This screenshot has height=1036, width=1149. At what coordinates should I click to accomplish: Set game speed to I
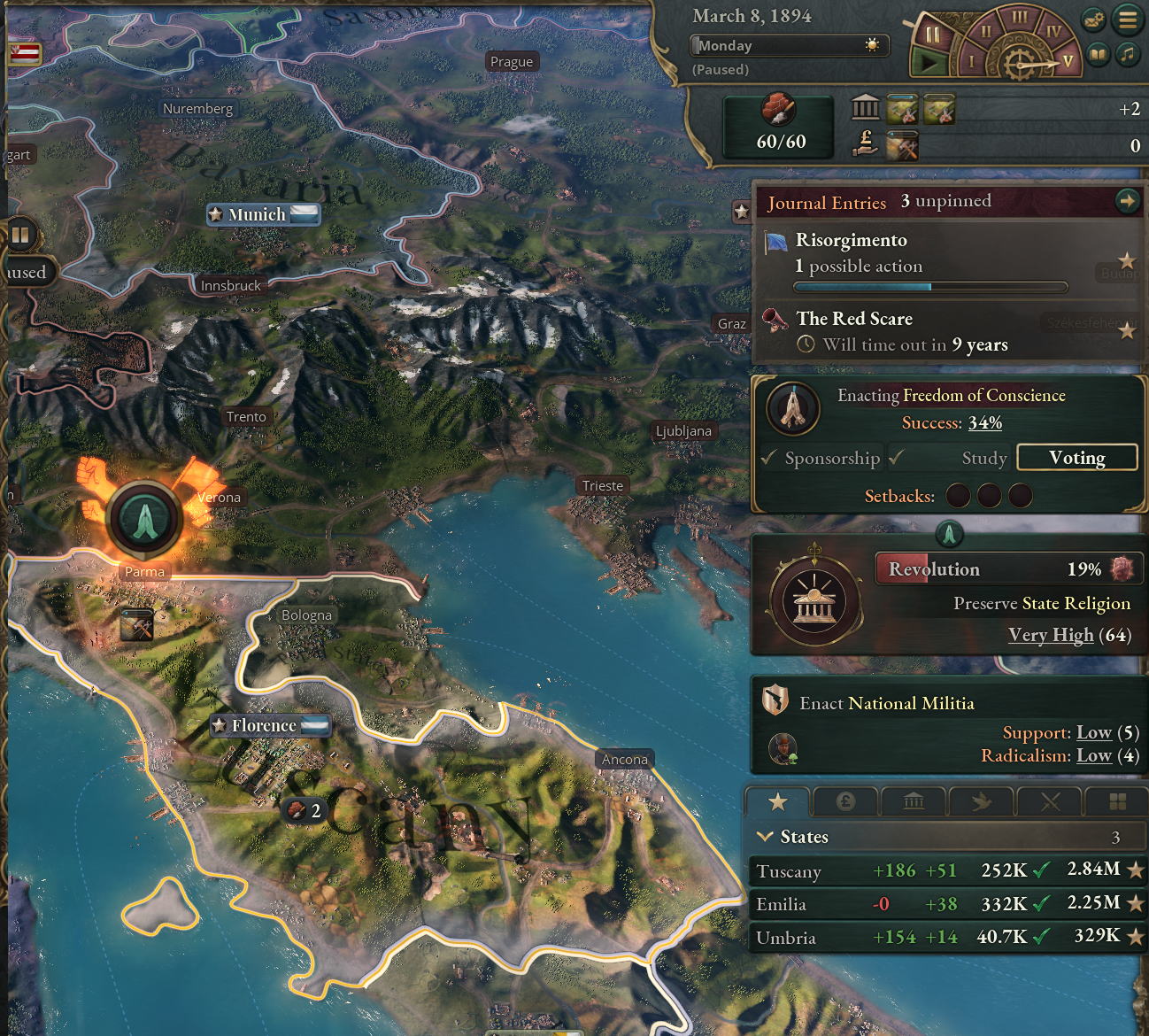pyautogui.click(x=971, y=61)
